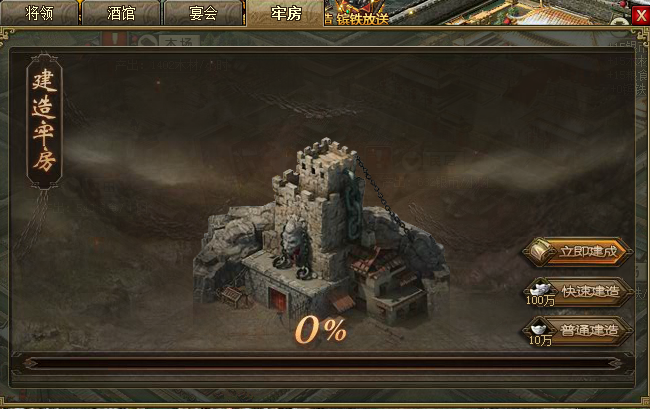Select the 宴会 tab
Image resolution: width=650 pixels, height=409 pixels.
[204, 14]
